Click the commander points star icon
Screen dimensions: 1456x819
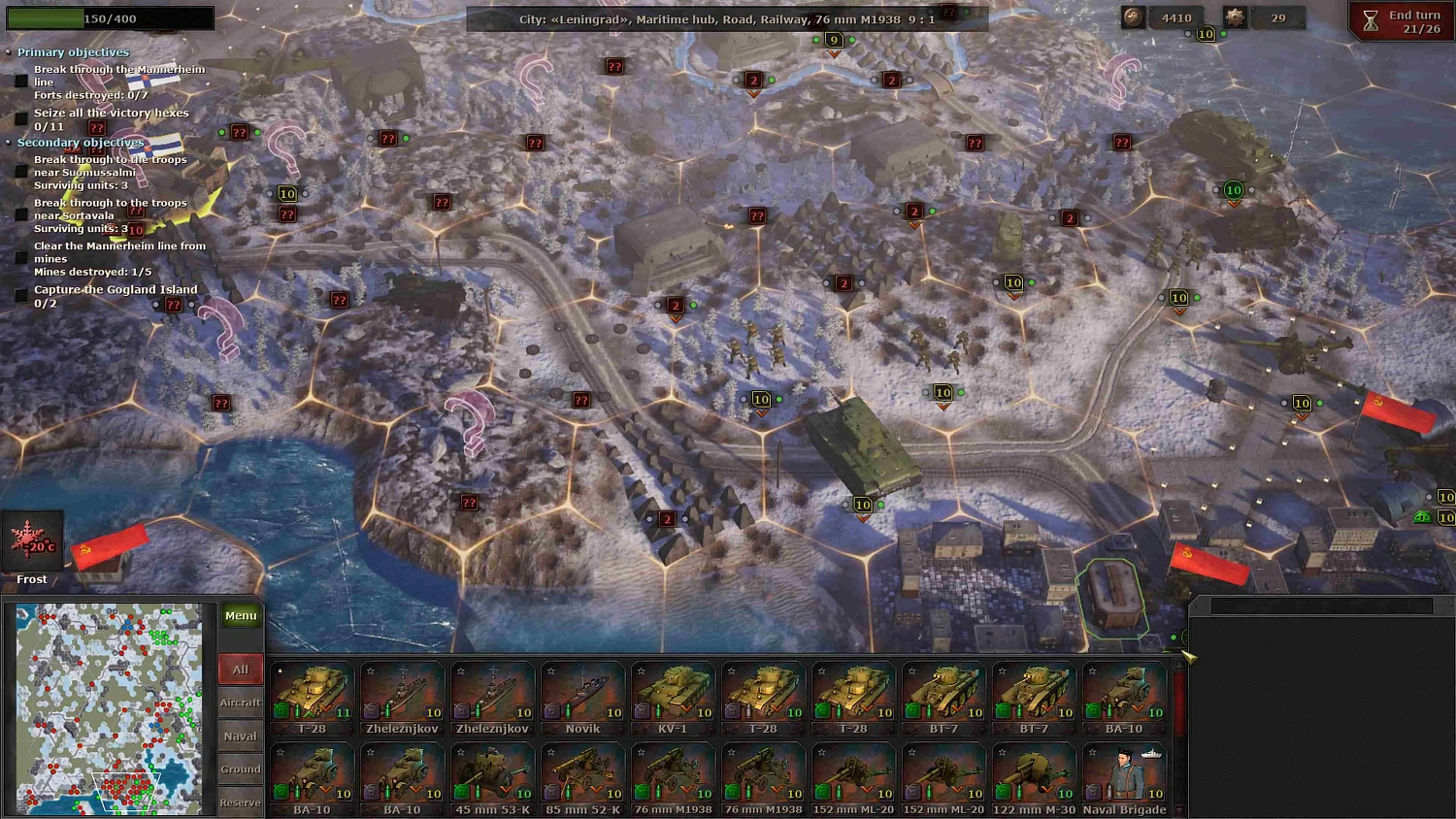1235,16
